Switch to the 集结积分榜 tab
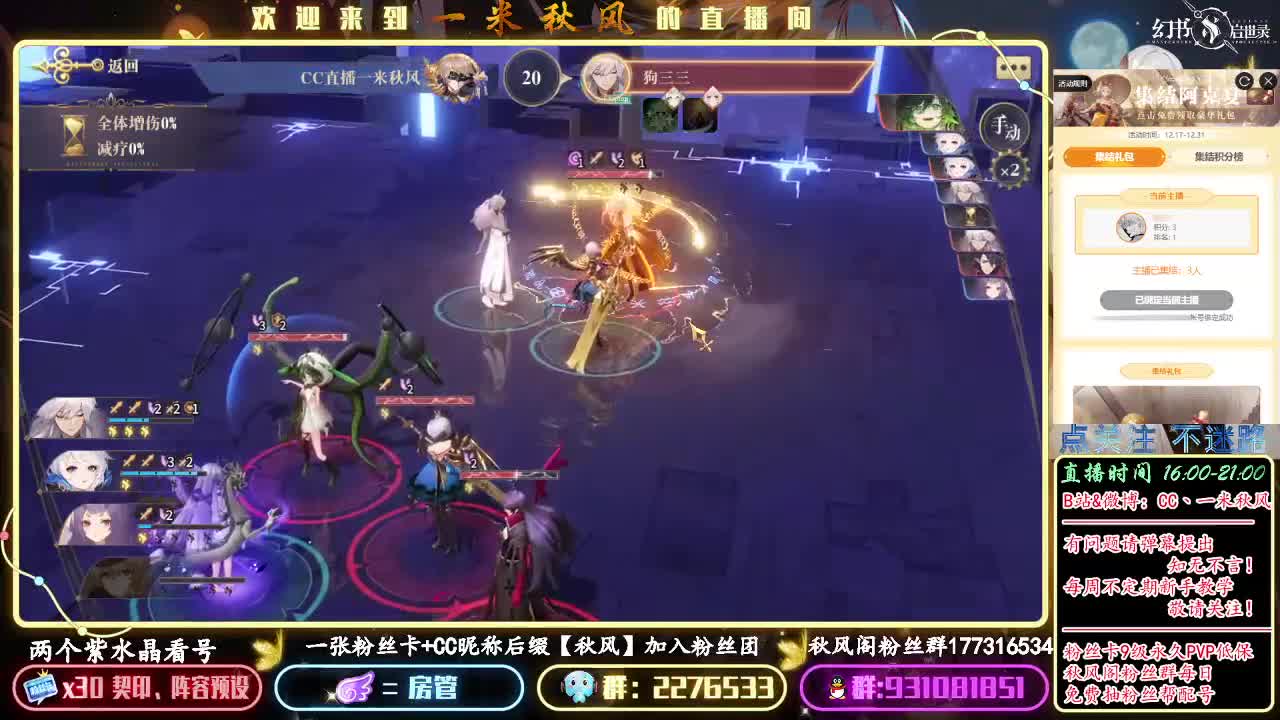 (x=1219, y=157)
